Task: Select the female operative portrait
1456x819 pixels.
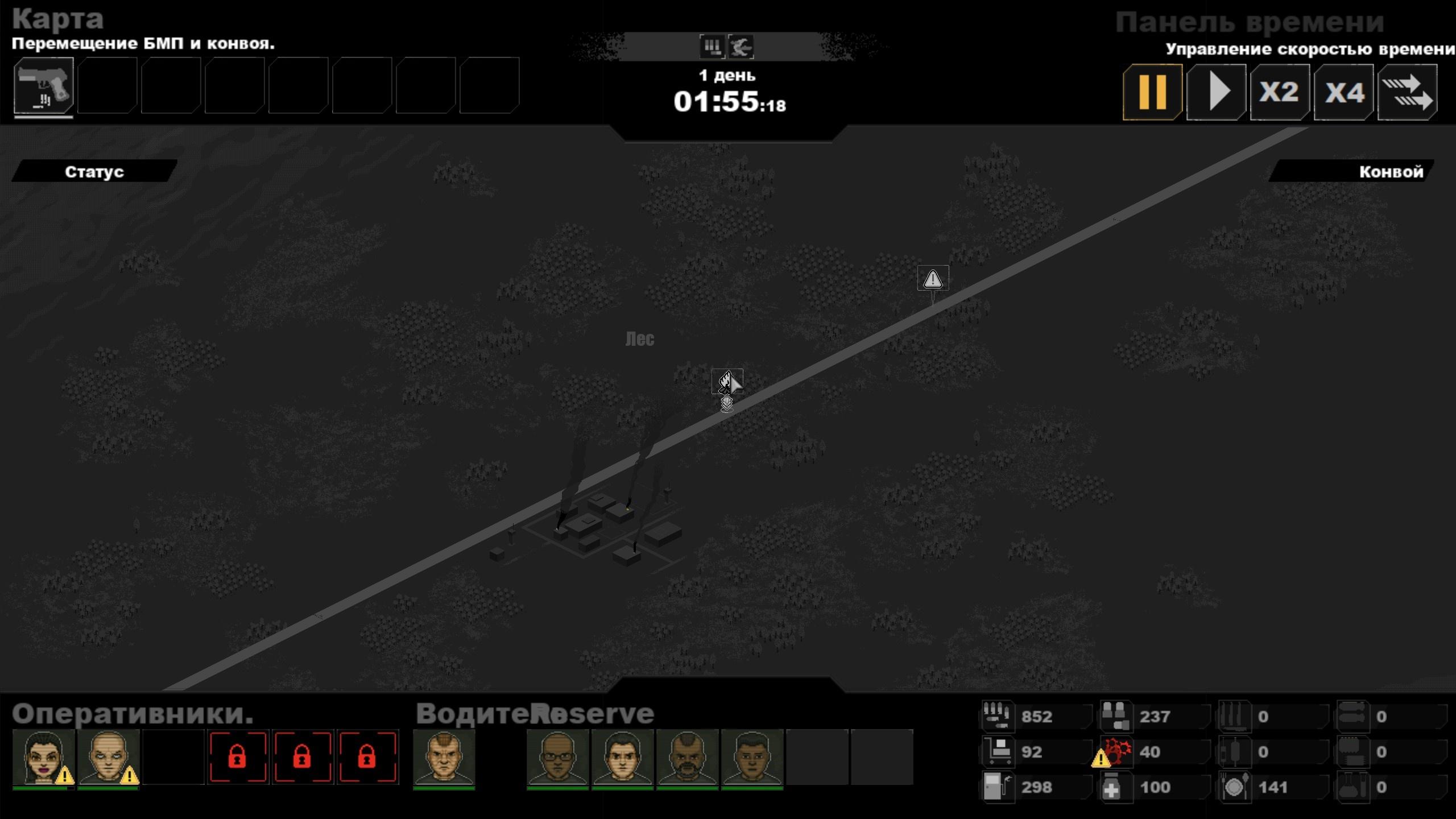Action: [x=44, y=758]
